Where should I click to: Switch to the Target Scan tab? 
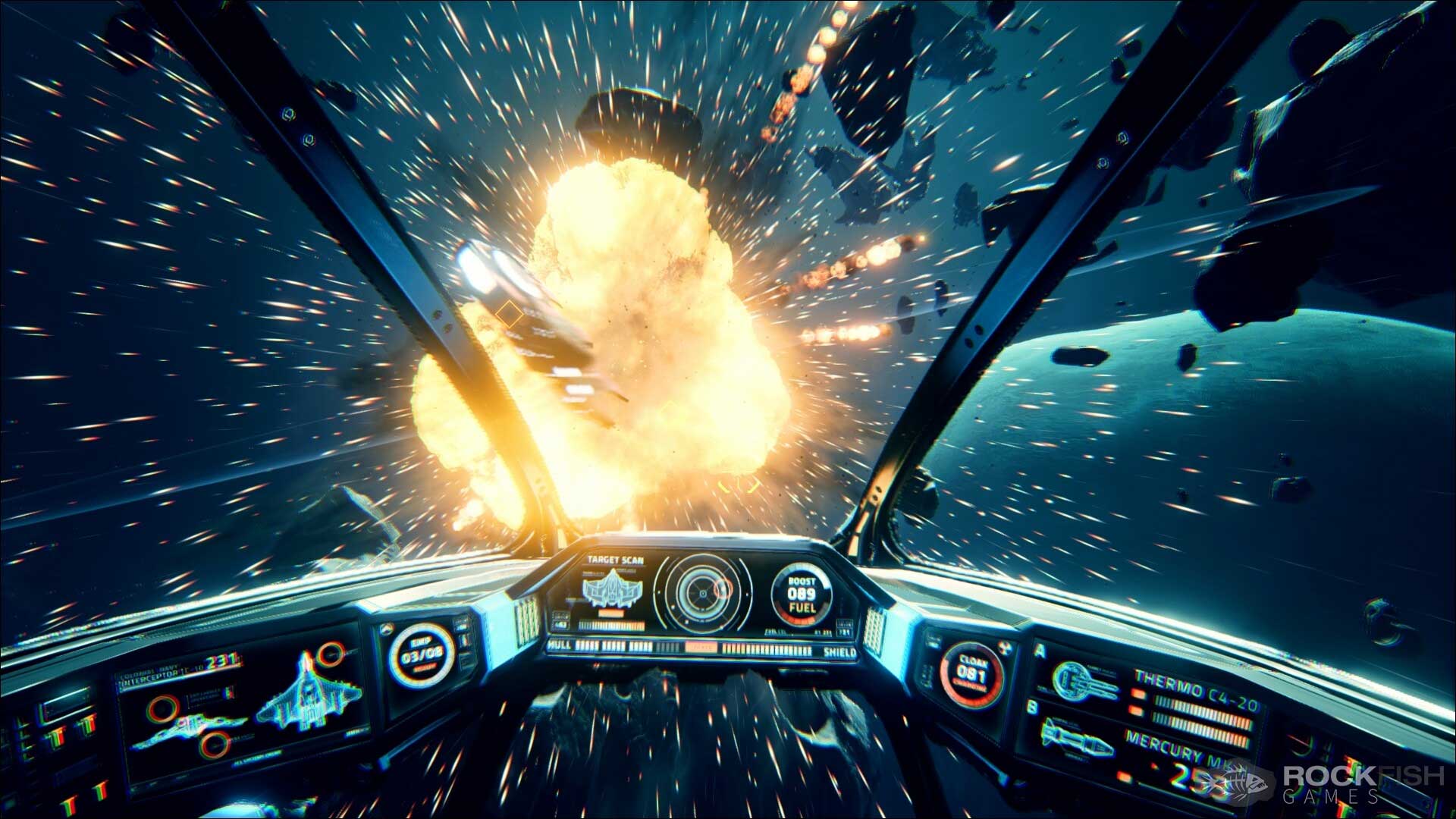click(x=616, y=560)
